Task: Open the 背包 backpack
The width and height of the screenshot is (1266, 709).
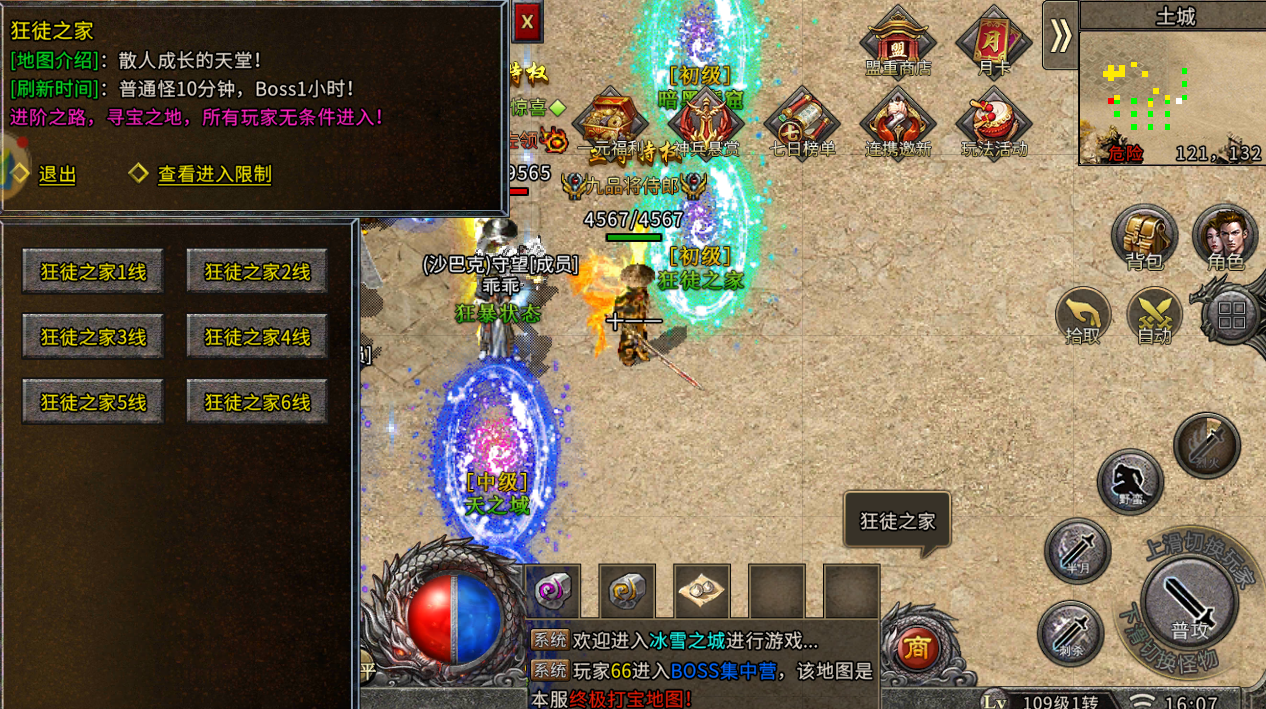Action: [1144, 238]
